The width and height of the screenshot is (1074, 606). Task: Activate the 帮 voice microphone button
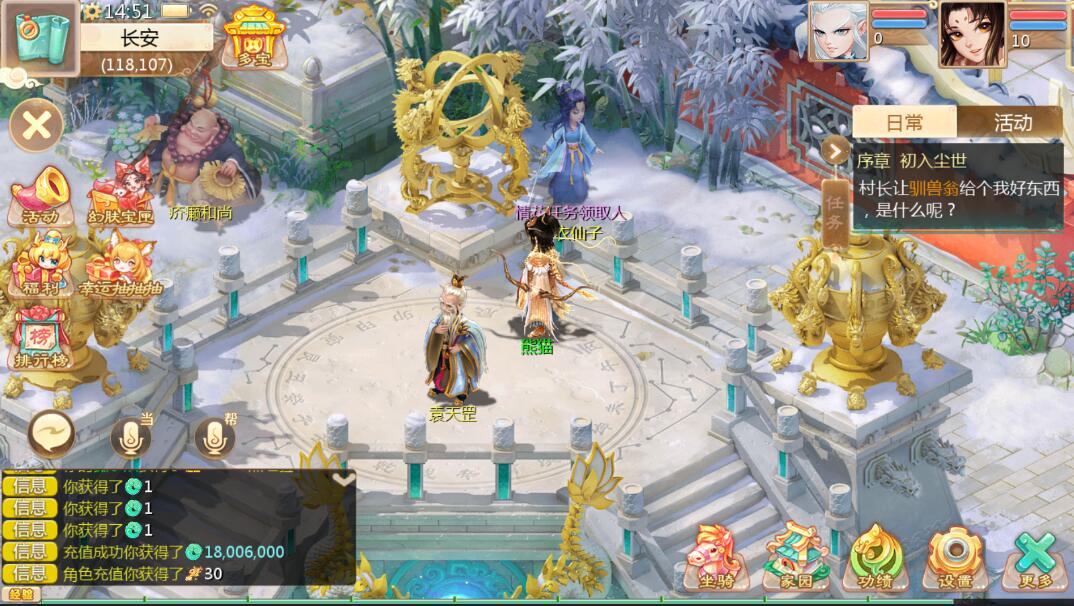pos(214,436)
